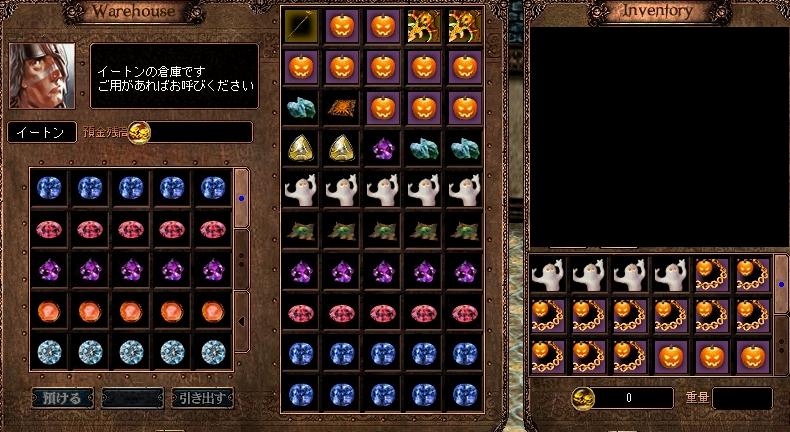Click the 預ける deposit button
790x432 pixels.
(x=62, y=397)
